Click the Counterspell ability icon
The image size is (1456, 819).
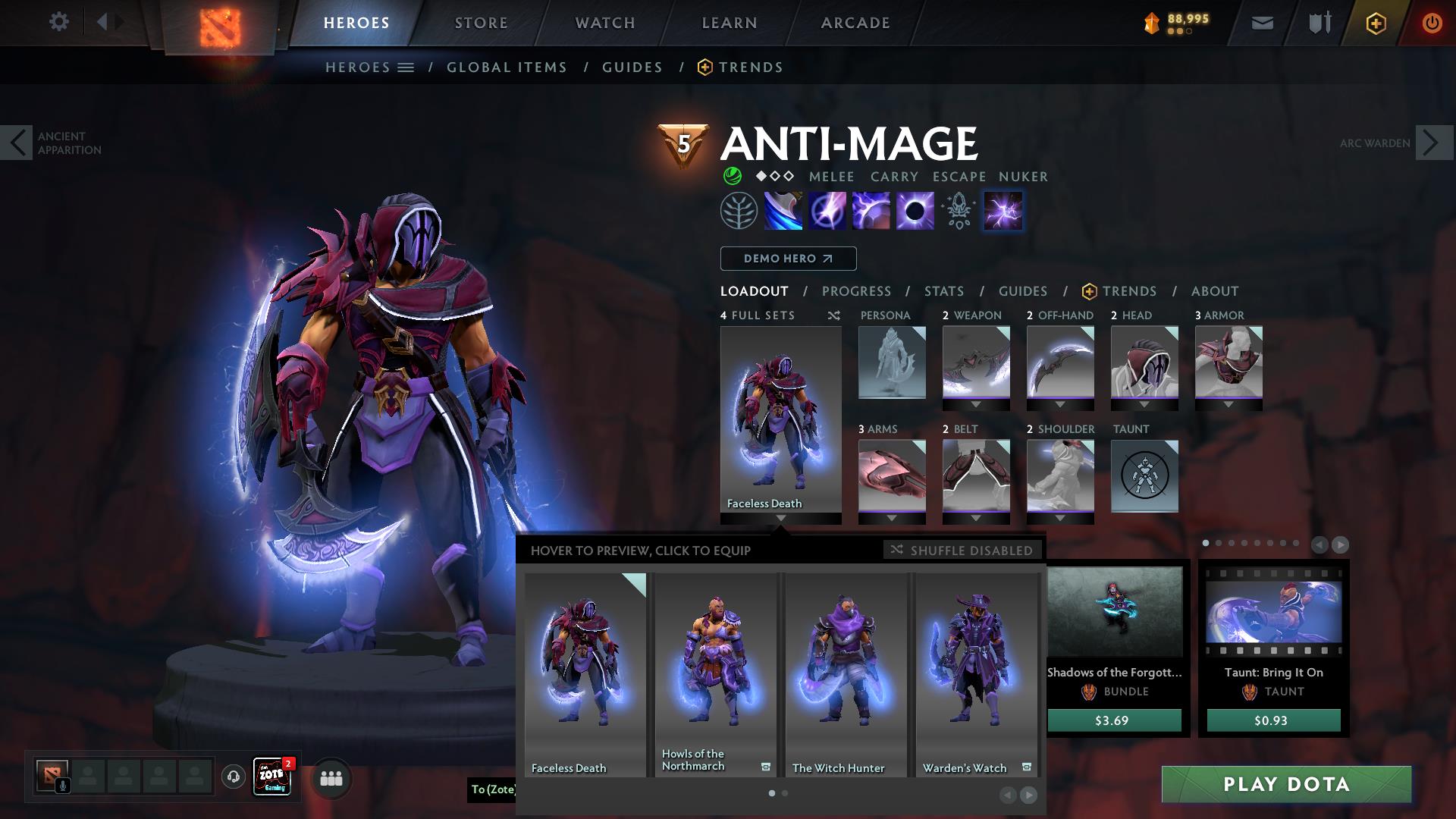coord(871,211)
